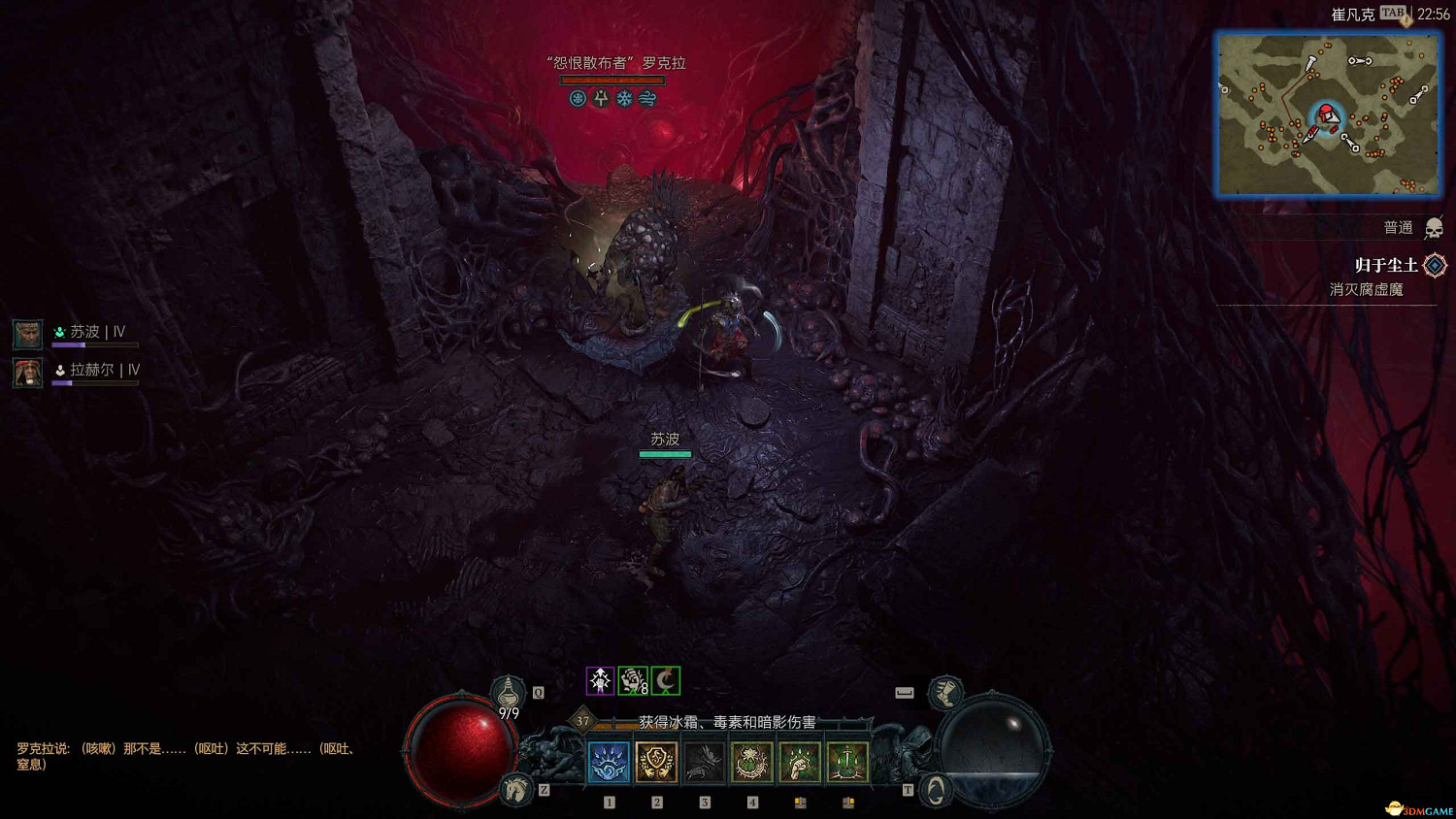Image resolution: width=1456 pixels, height=819 pixels.
Task: Use the green fist skill slot
Action: [x=799, y=763]
